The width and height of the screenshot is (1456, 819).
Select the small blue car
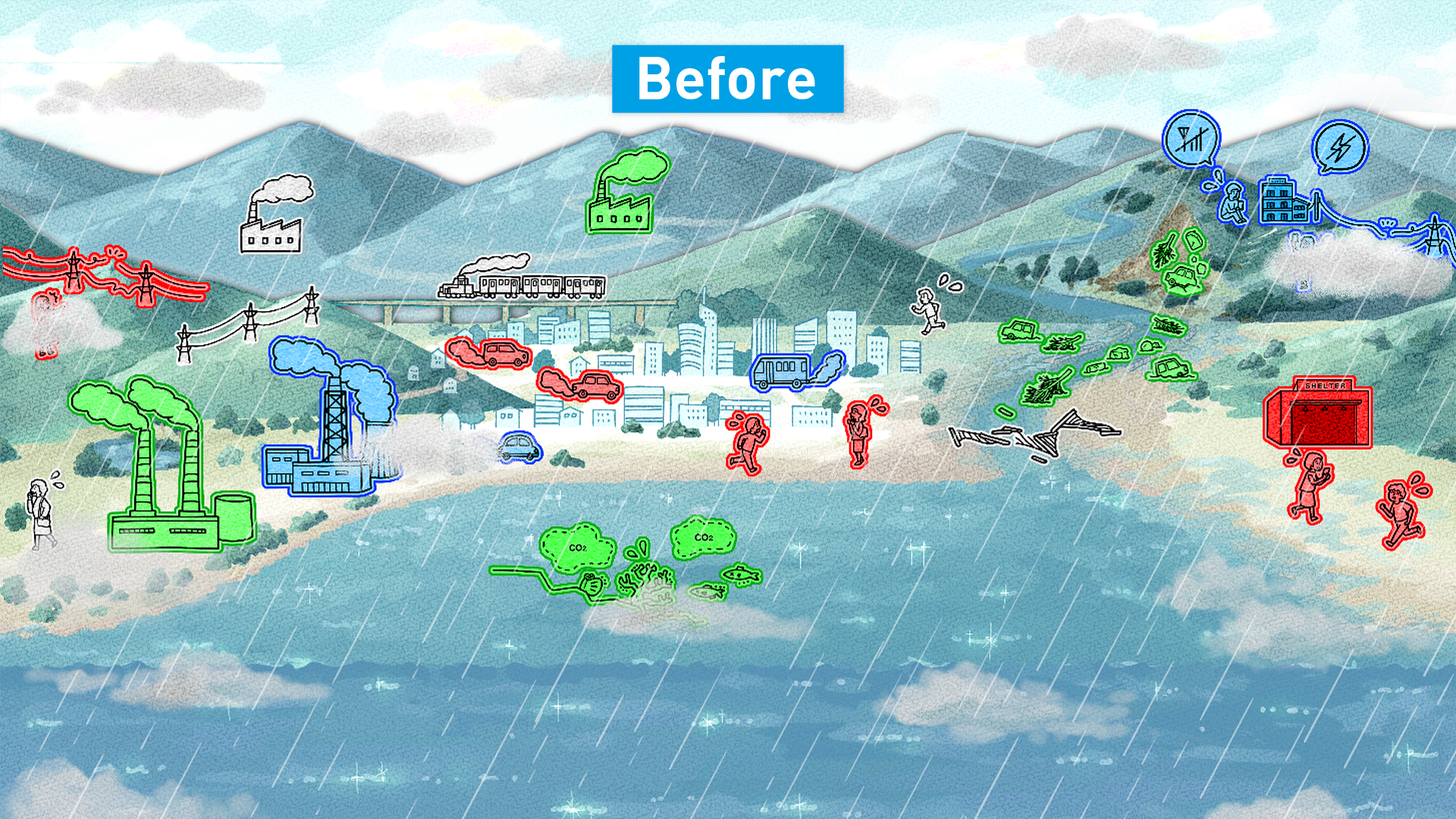click(x=519, y=448)
